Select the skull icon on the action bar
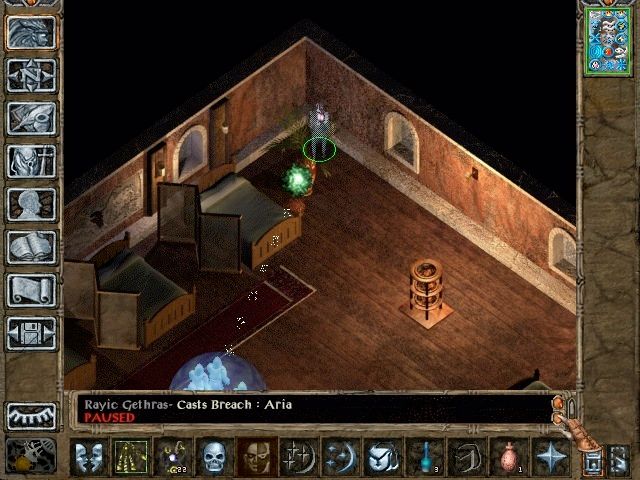 tap(215, 457)
